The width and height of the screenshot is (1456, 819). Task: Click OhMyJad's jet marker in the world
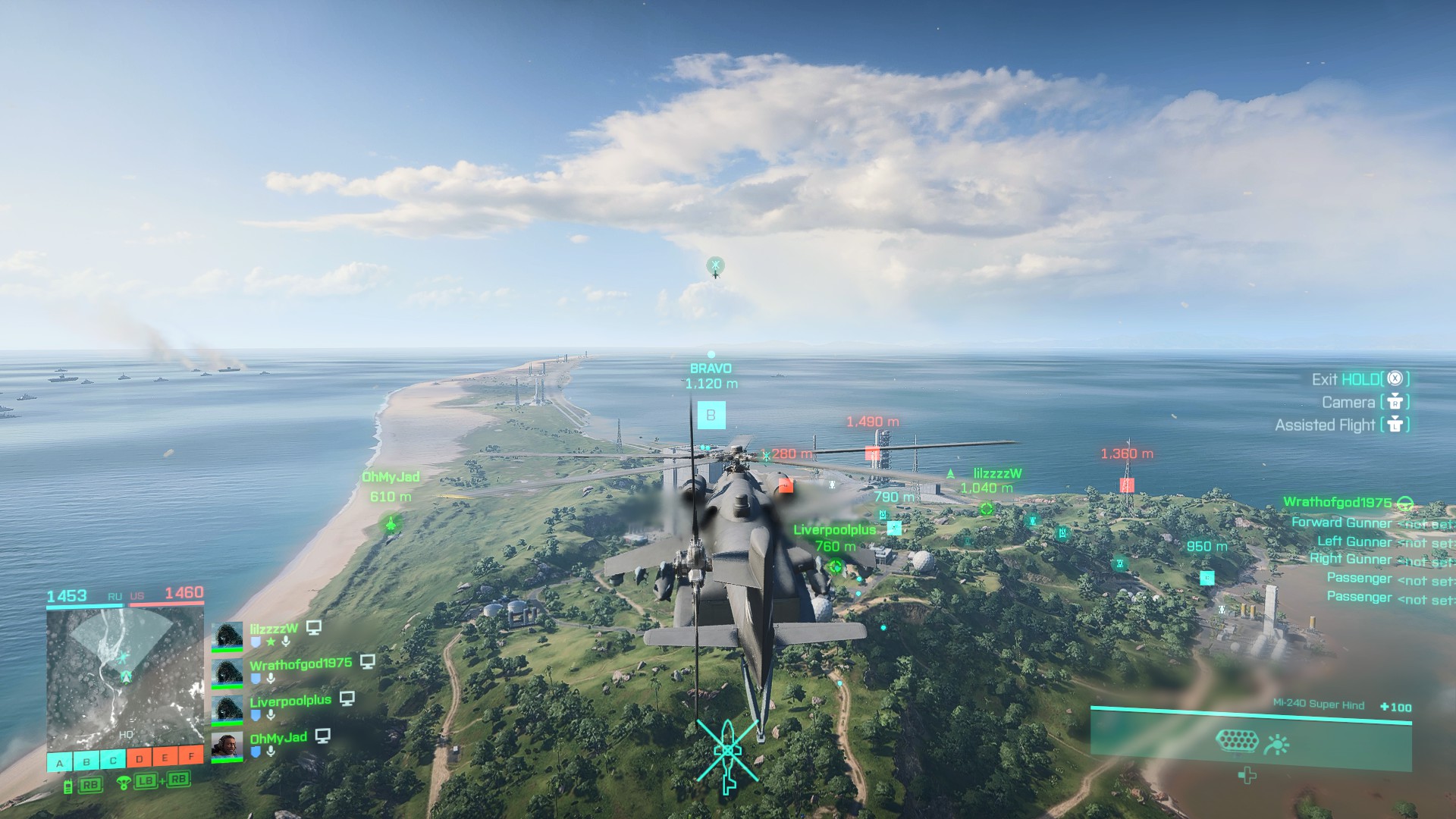pyautogui.click(x=391, y=522)
